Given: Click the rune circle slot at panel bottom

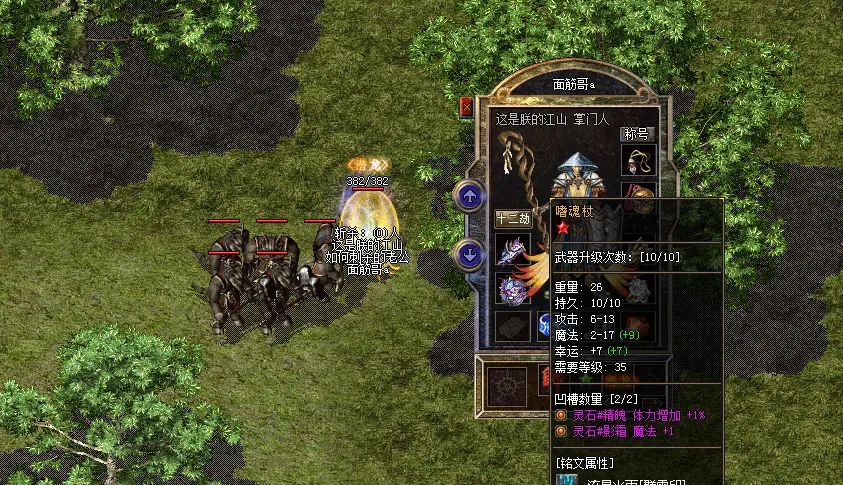Looking at the screenshot, I should (x=509, y=383).
